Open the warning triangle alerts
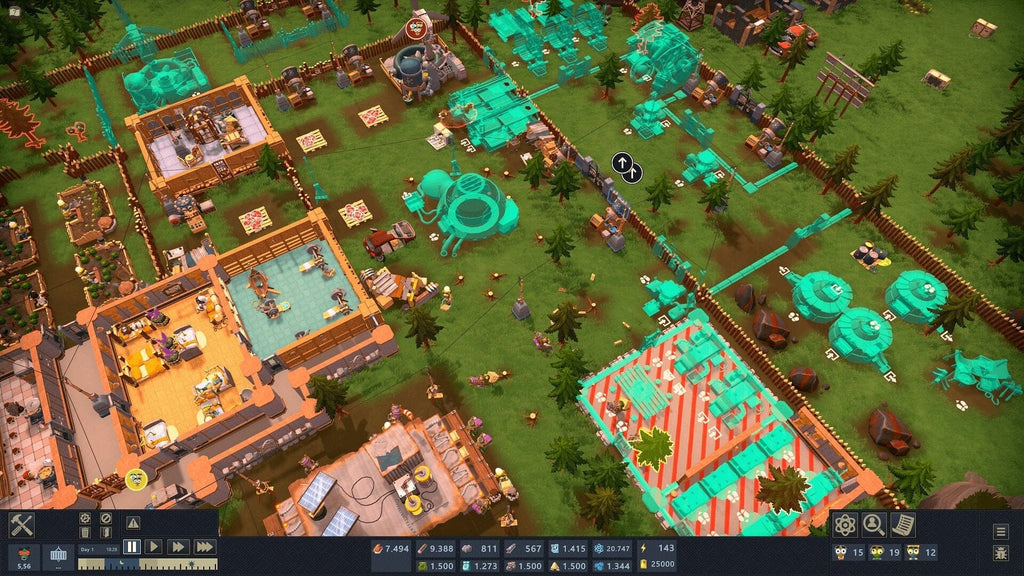The height and width of the screenshot is (576, 1024). (133, 522)
